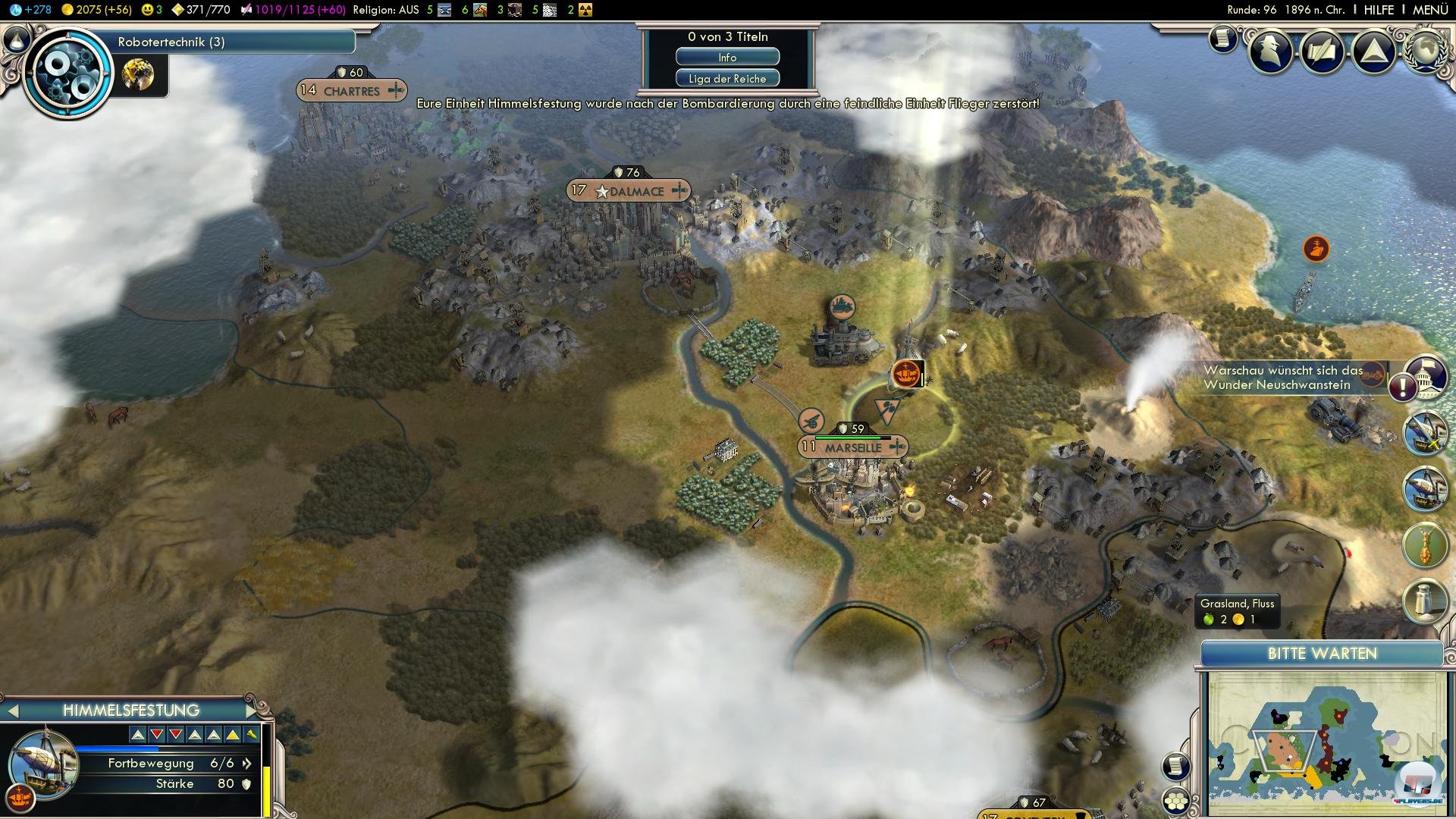Image resolution: width=1456 pixels, height=819 pixels.
Task: Open HILFE from the top bar
Action: 1380,10
